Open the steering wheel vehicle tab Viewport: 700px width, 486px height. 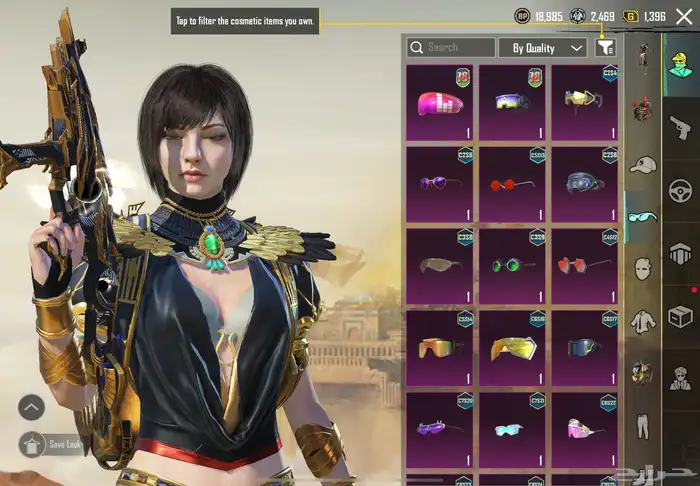point(681,190)
